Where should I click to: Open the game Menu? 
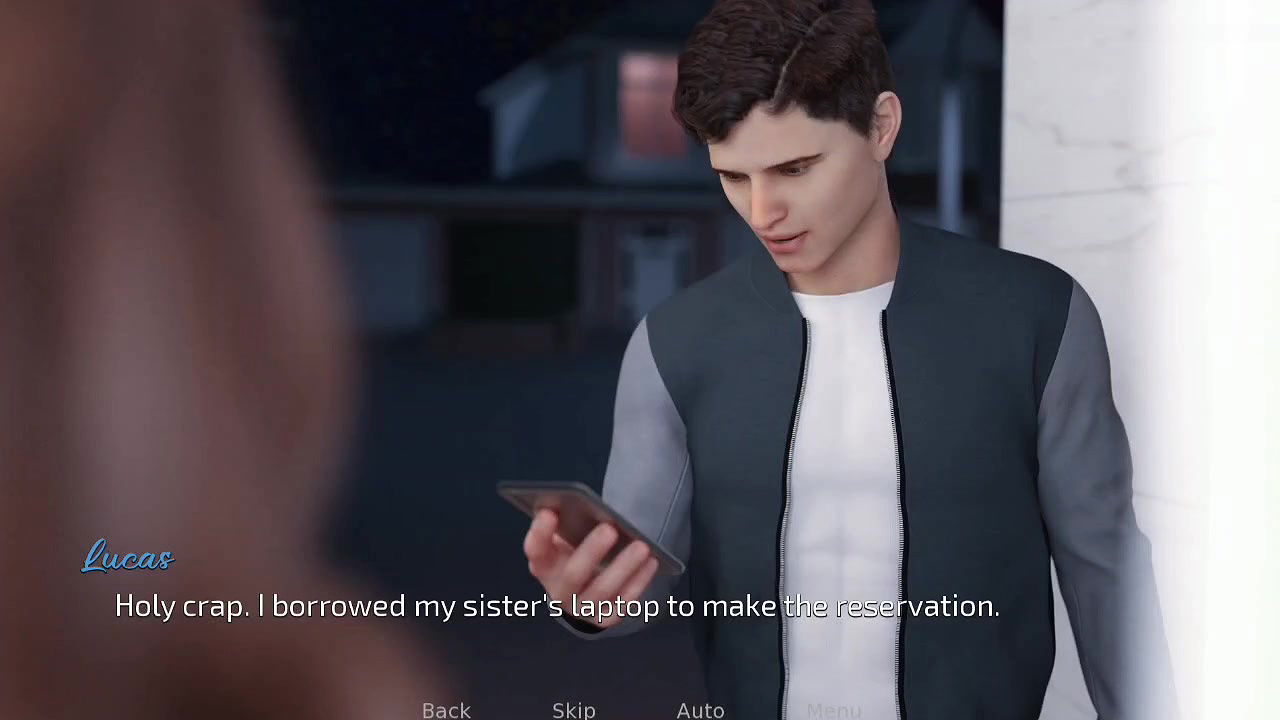tap(834, 710)
